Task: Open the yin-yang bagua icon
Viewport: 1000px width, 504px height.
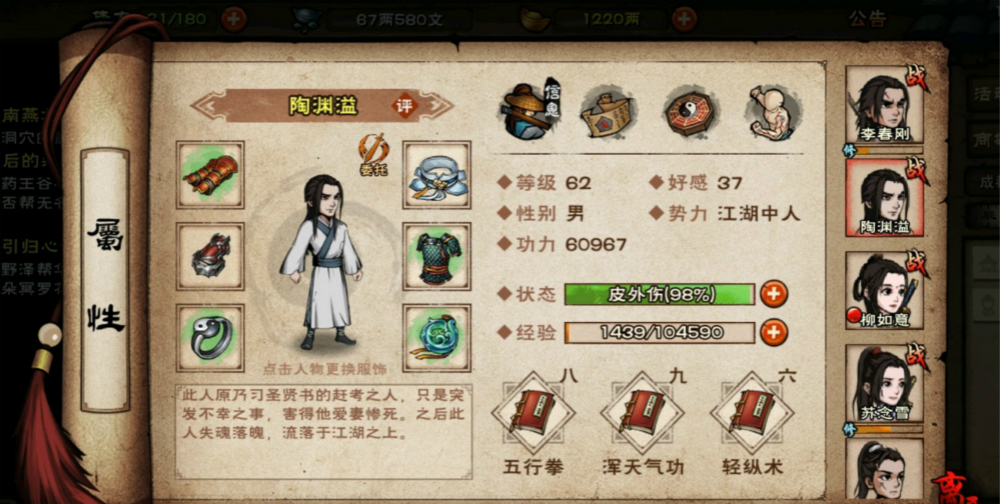Action: 691,112
